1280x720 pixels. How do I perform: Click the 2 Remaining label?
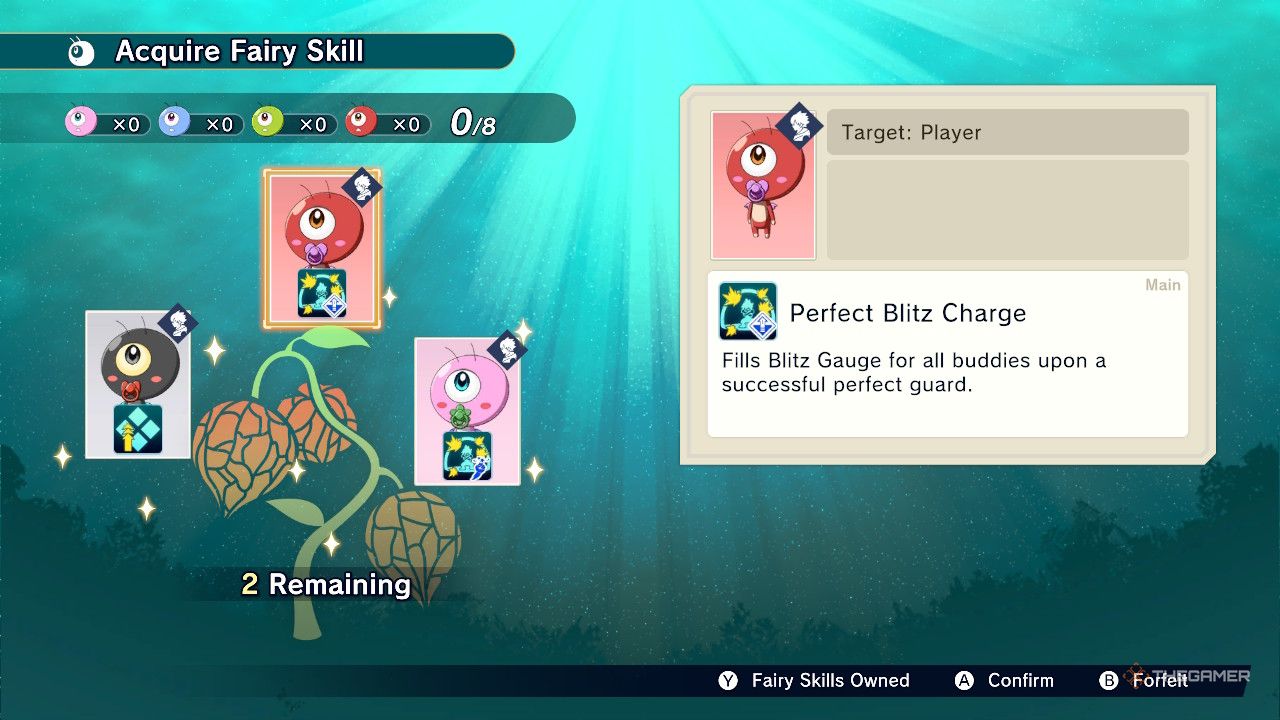click(325, 584)
